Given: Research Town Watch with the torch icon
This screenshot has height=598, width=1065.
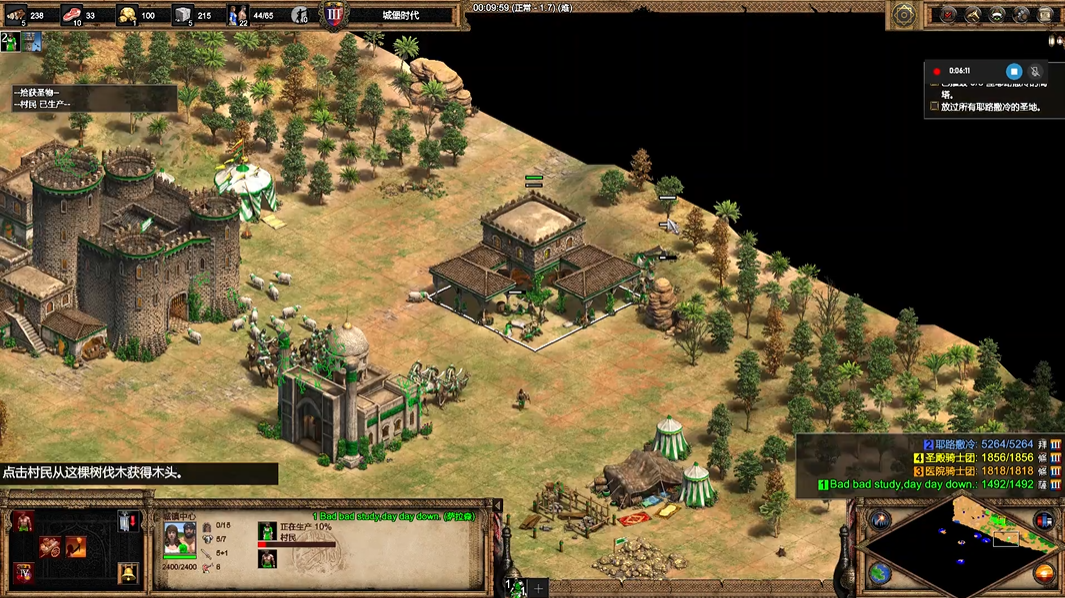Looking at the screenshot, I should tap(75, 547).
